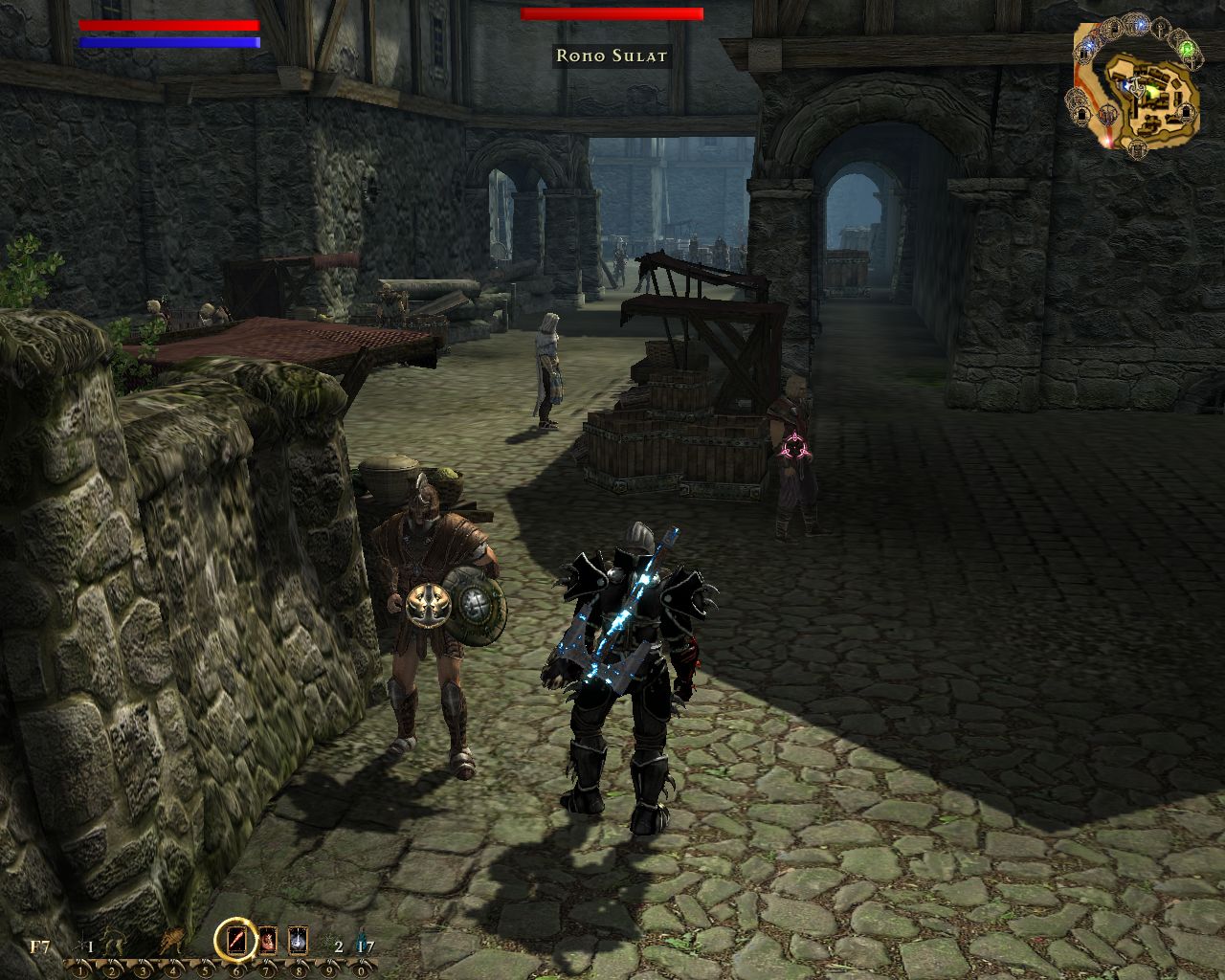This screenshot has width=1225, height=980.
Task: Select the highlighted red blade card in slot 6
Action: point(234,941)
